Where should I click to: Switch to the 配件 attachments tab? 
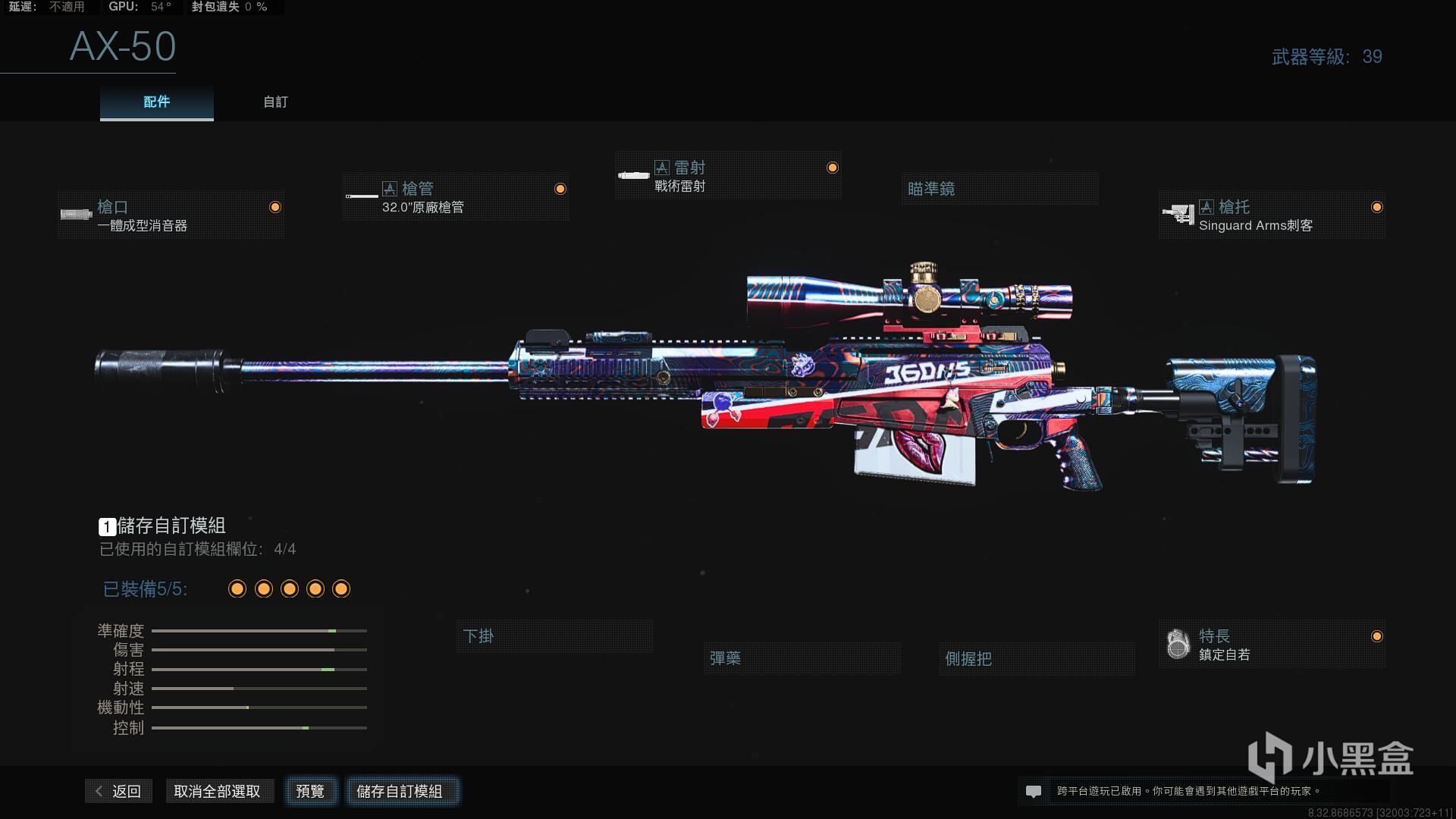pos(156,102)
